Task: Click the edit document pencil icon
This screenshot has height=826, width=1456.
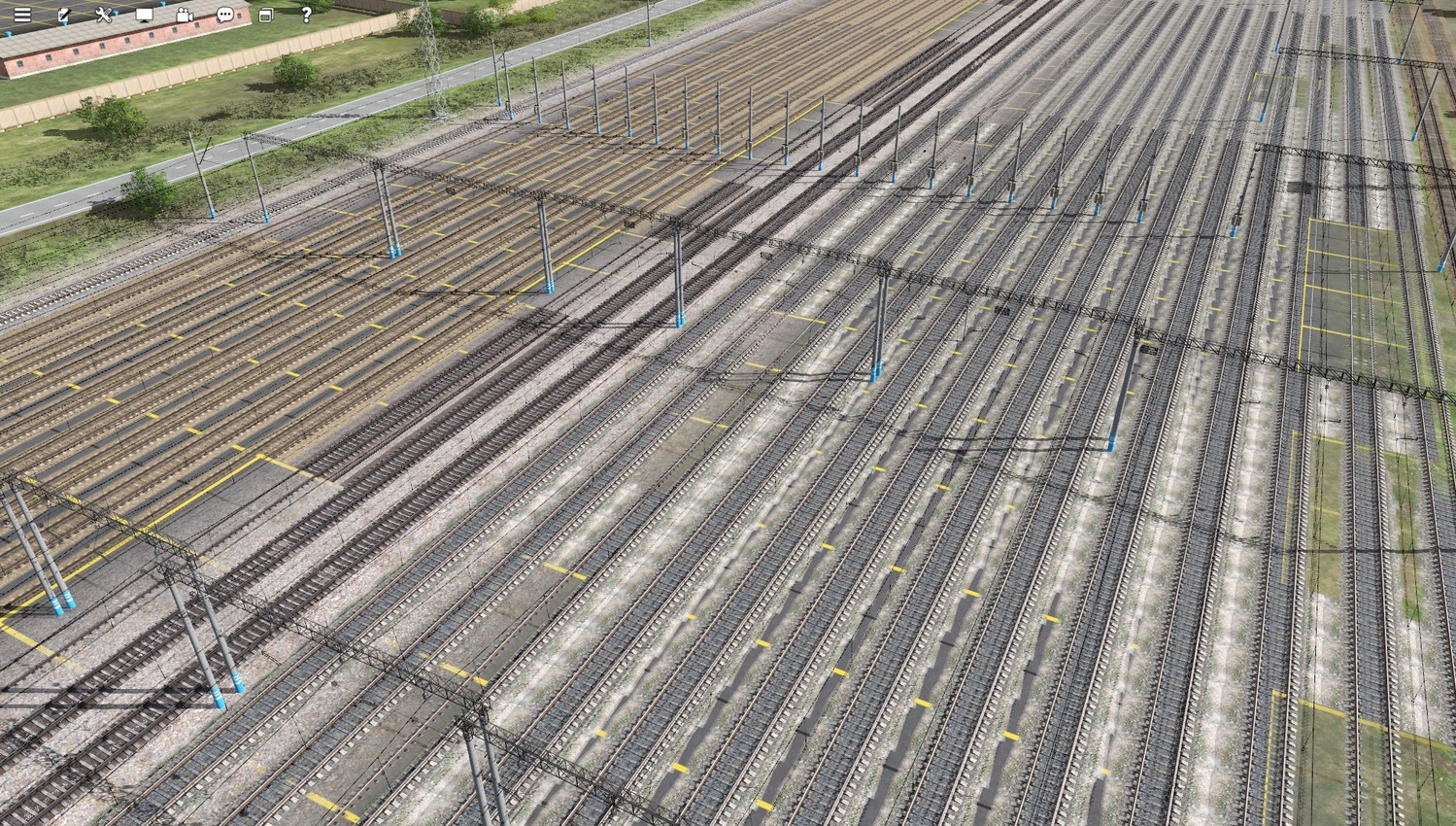Action: point(64,15)
